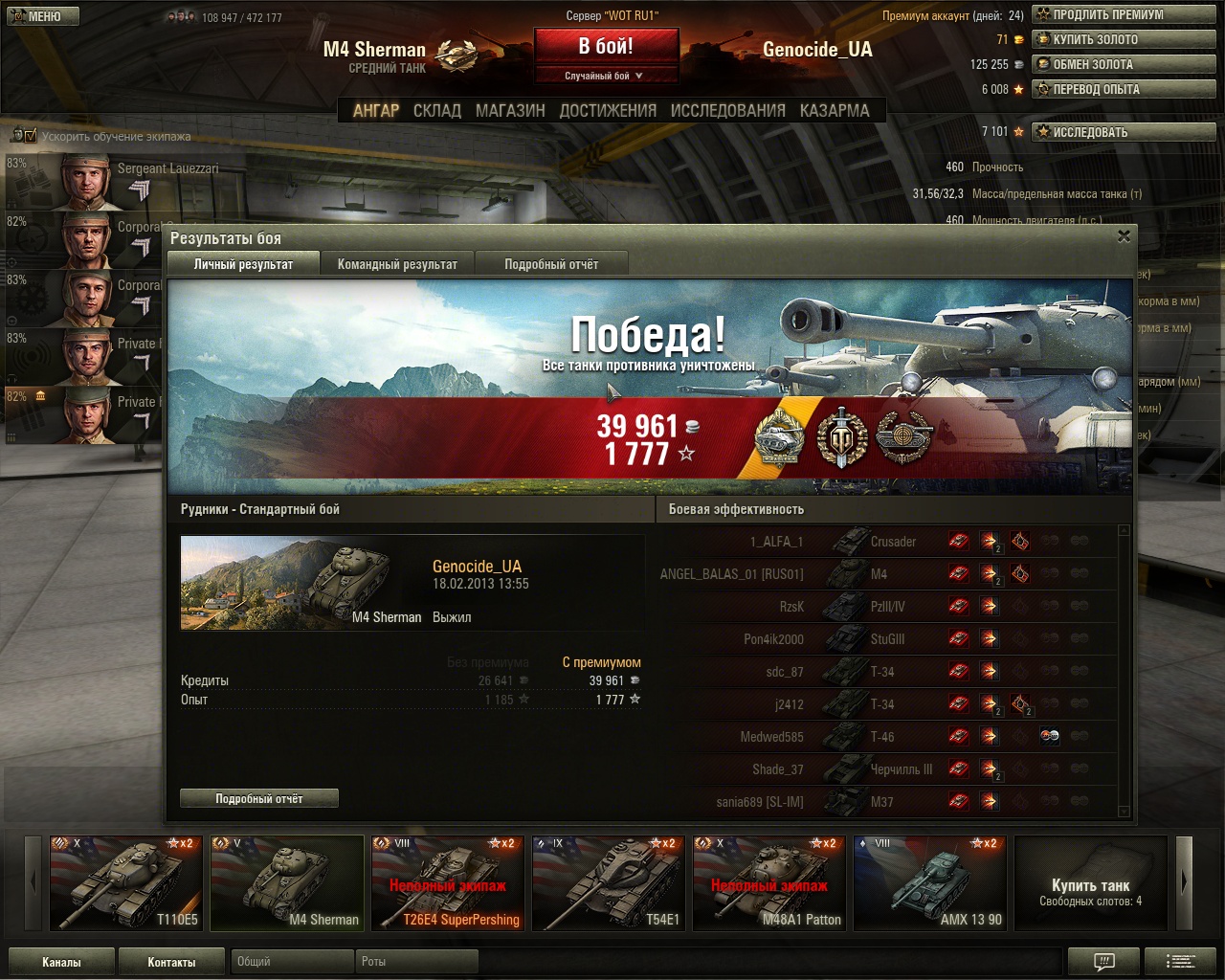Open the ИССЛЕДОВАНИЯ section

coord(727,110)
